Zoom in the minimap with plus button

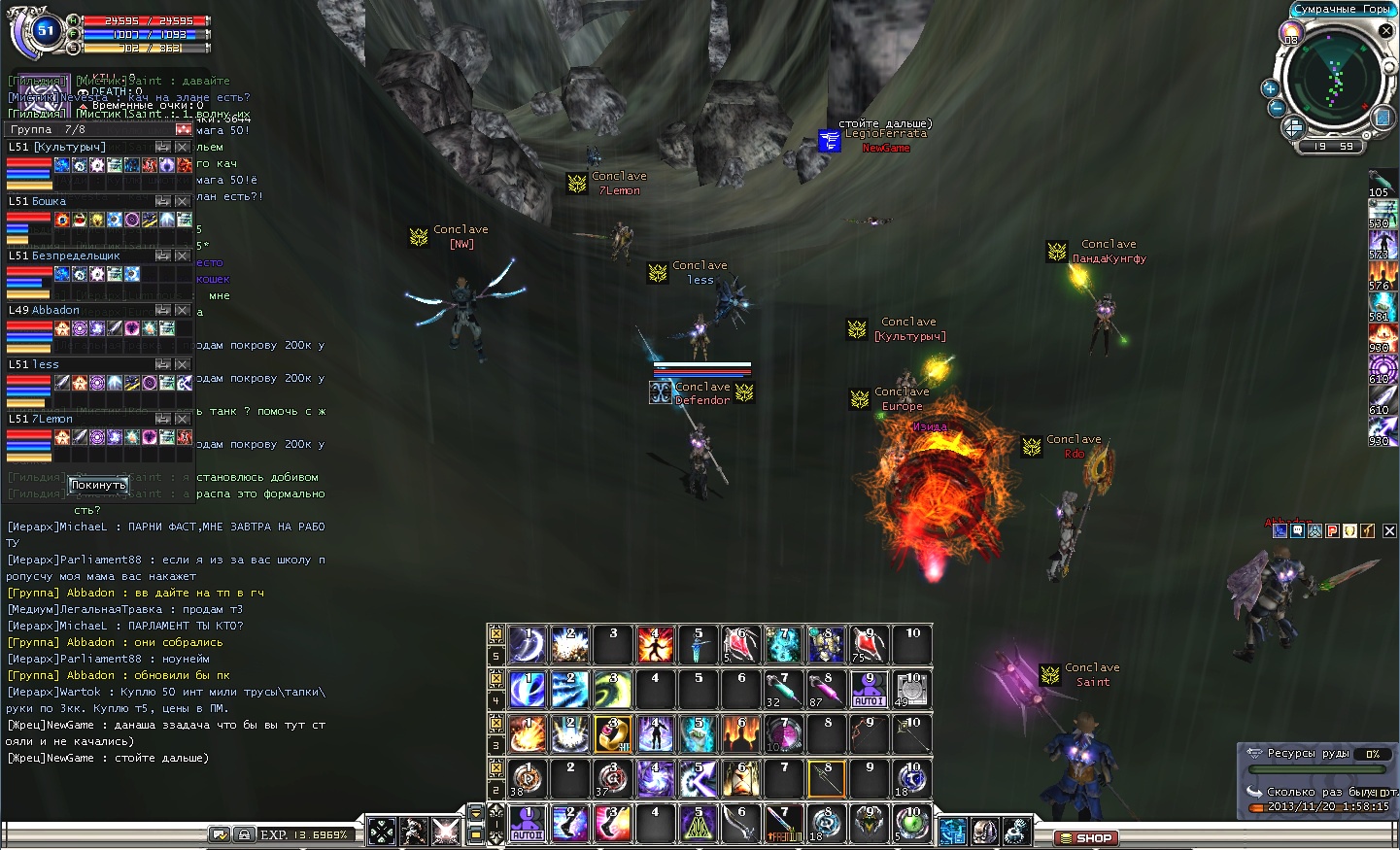click(1270, 88)
